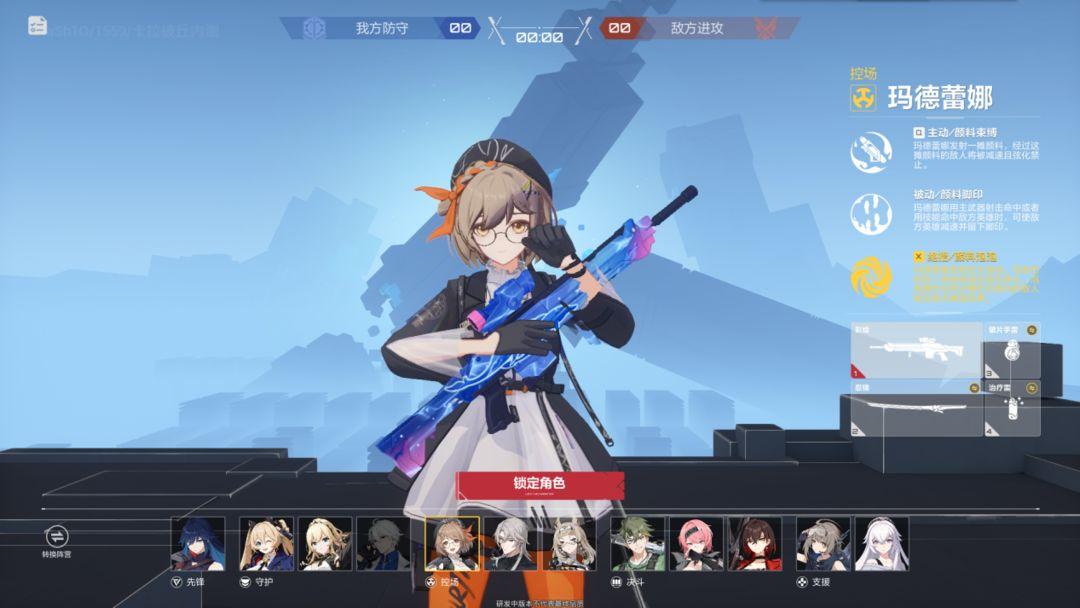Select the long white-haired support portrait

point(882,544)
